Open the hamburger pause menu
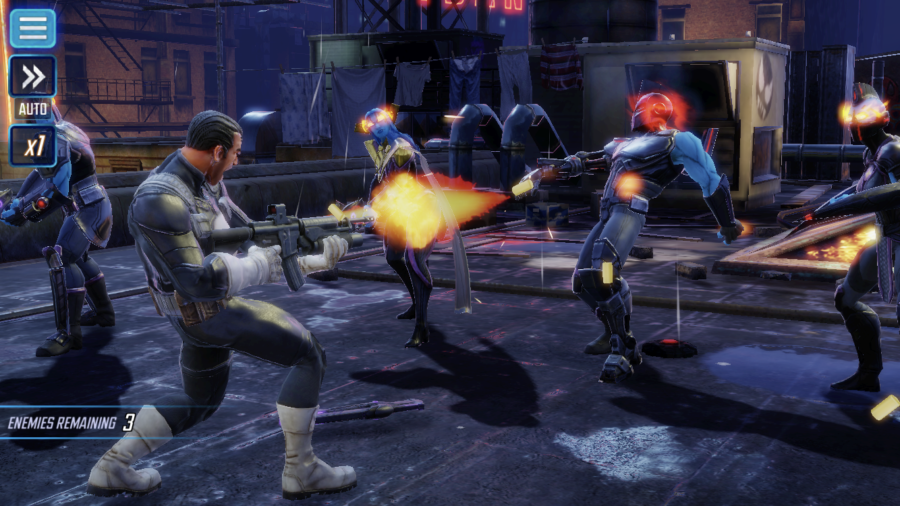This screenshot has height=506, width=900. [33, 28]
